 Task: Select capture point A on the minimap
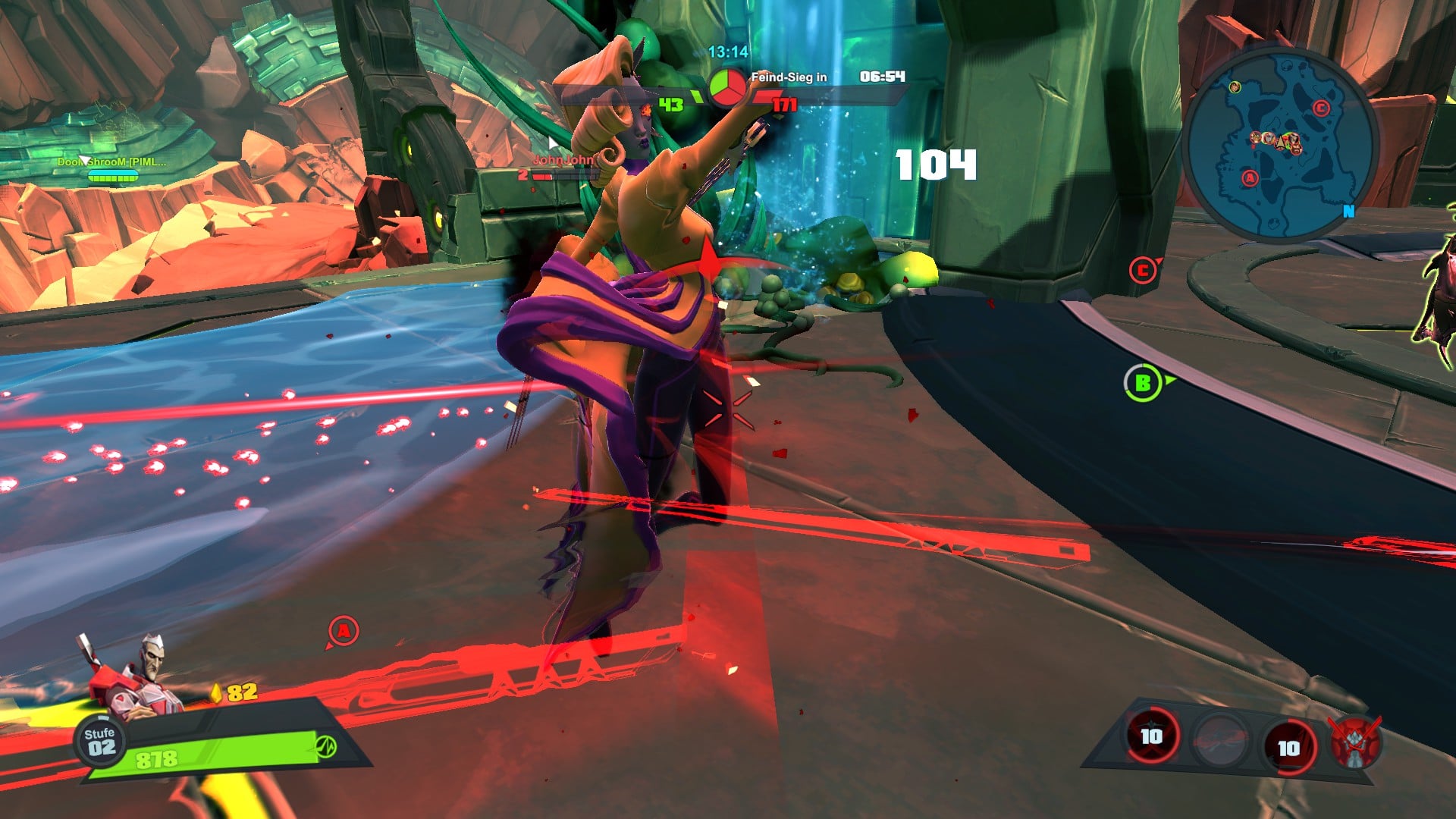tap(1250, 178)
